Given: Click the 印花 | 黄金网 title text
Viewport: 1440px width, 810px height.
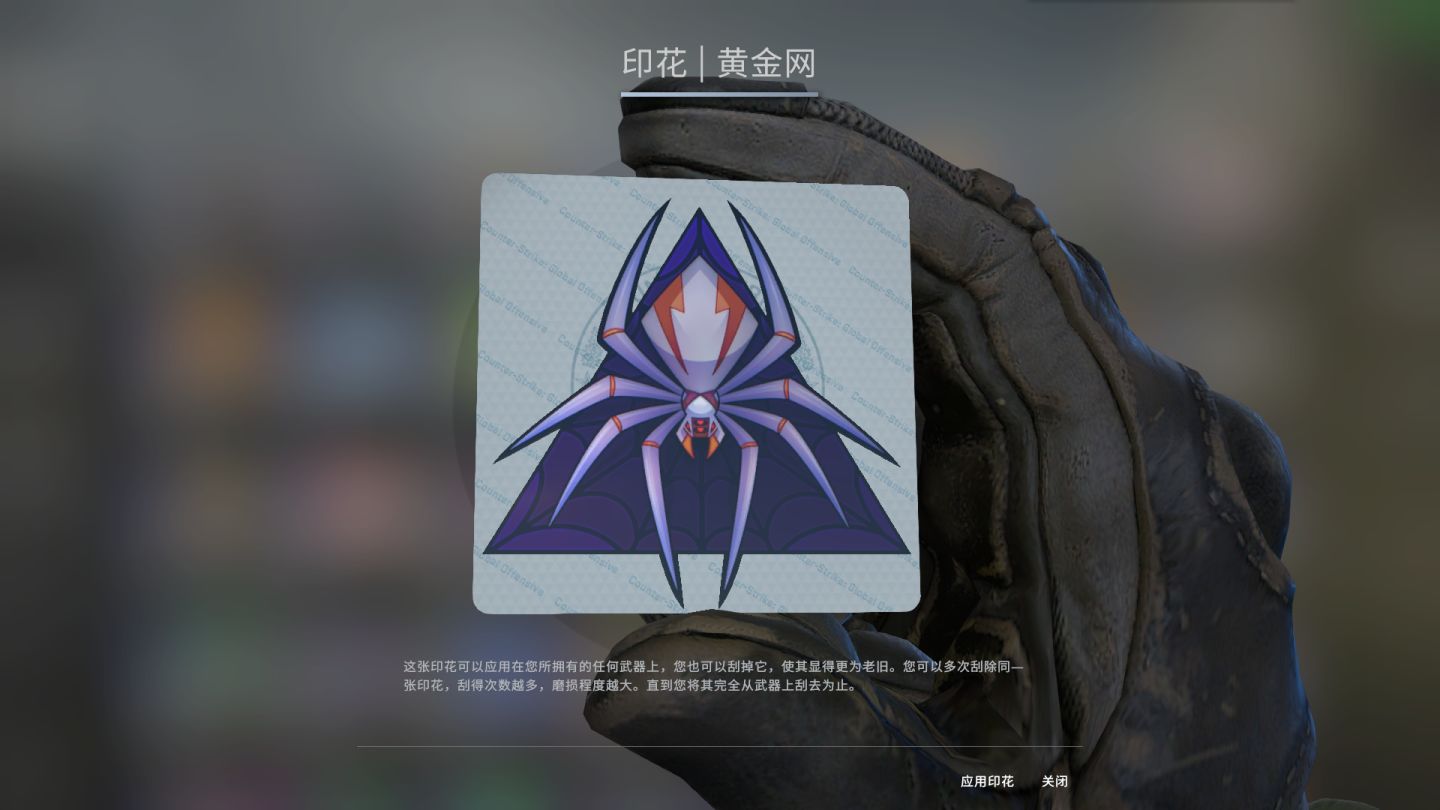Looking at the screenshot, I should [719, 62].
